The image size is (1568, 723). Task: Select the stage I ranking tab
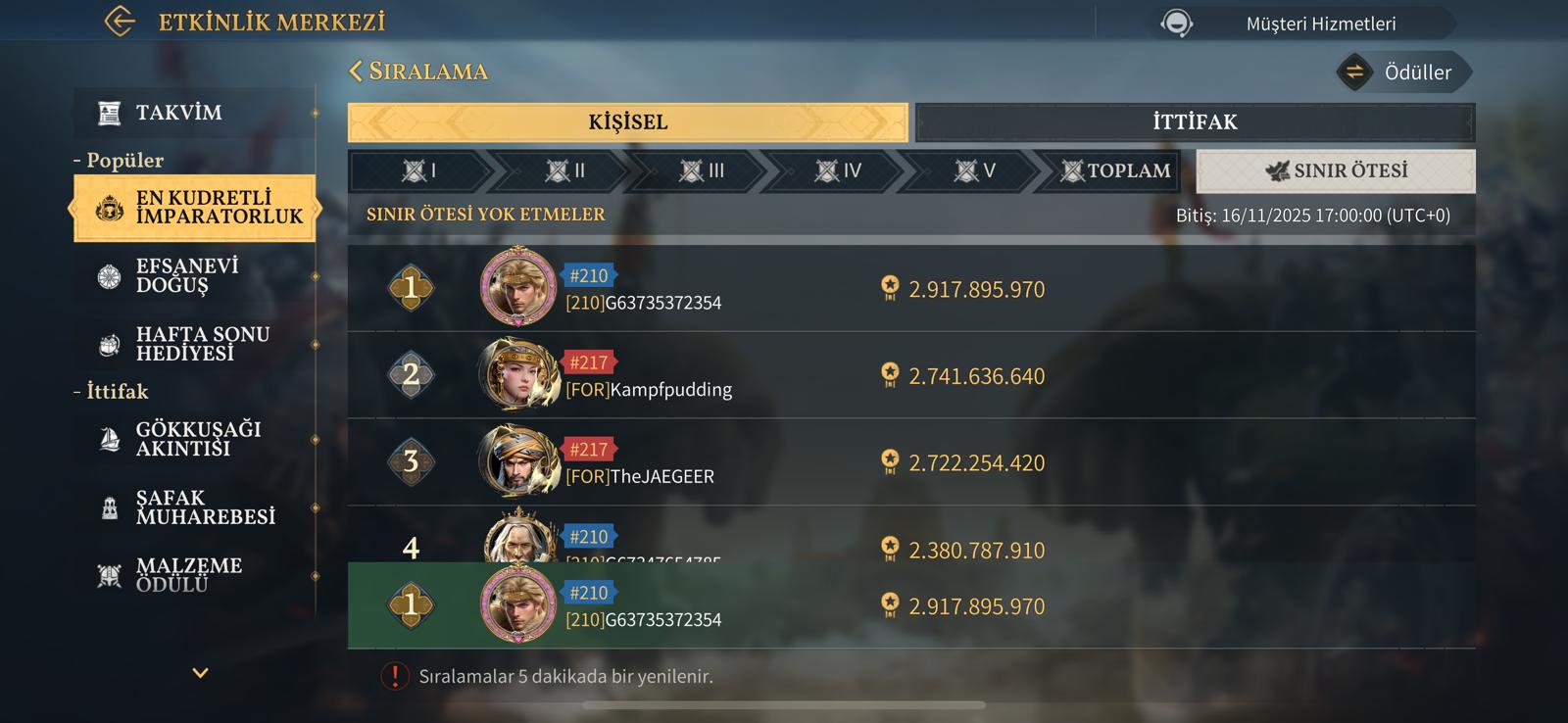(x=419, y=171)
